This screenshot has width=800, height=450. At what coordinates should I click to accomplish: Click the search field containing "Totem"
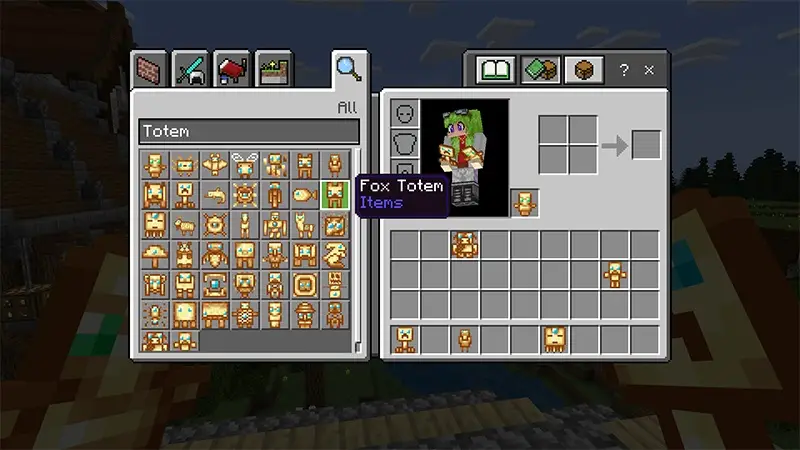coord(249,131)
